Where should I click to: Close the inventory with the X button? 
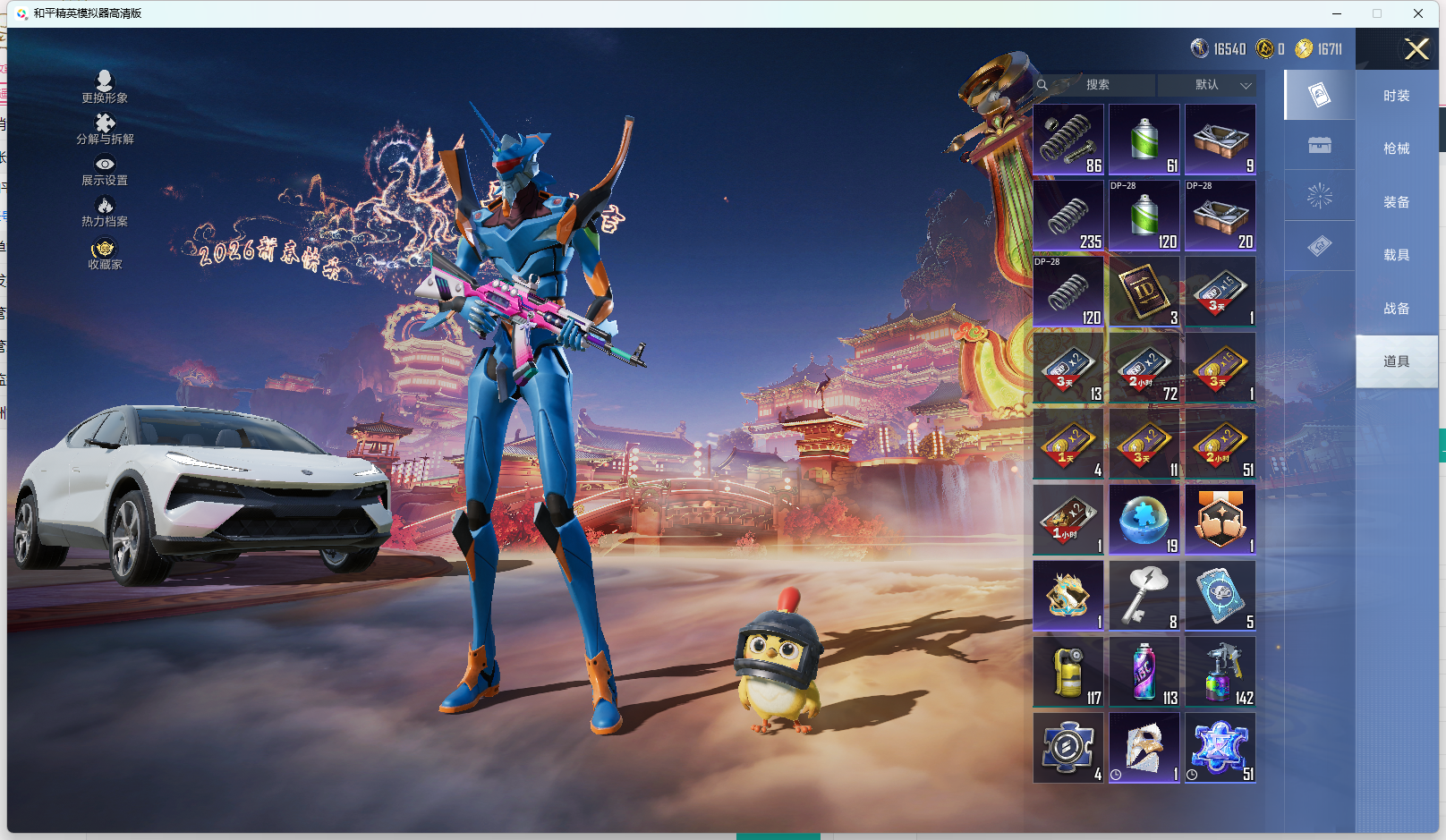click(1416, 49)
